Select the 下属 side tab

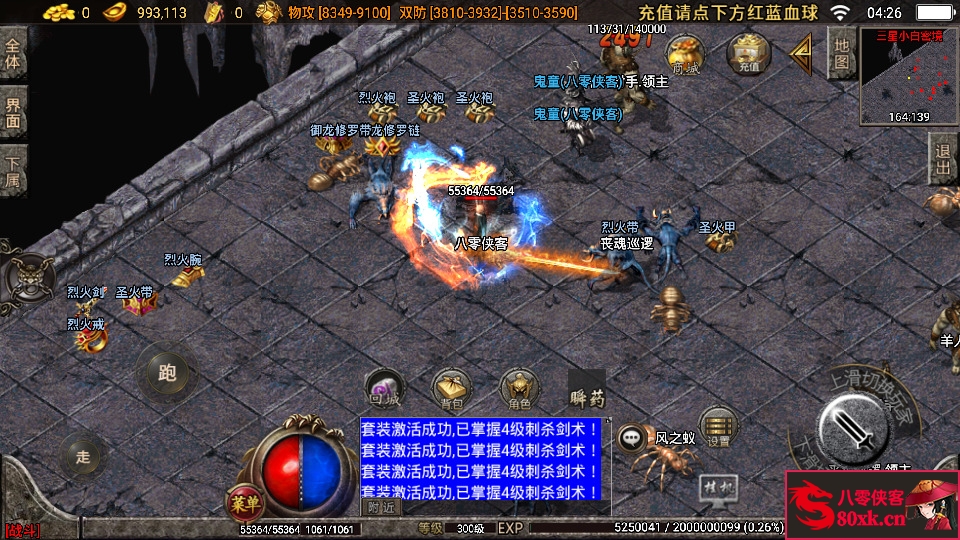coord(13,170)
